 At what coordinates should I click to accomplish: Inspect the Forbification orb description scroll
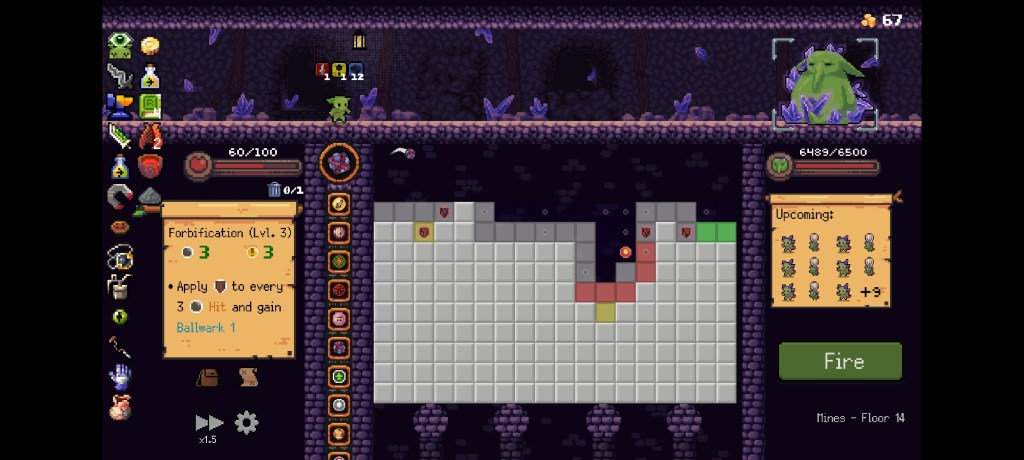[x=230, y=280]
